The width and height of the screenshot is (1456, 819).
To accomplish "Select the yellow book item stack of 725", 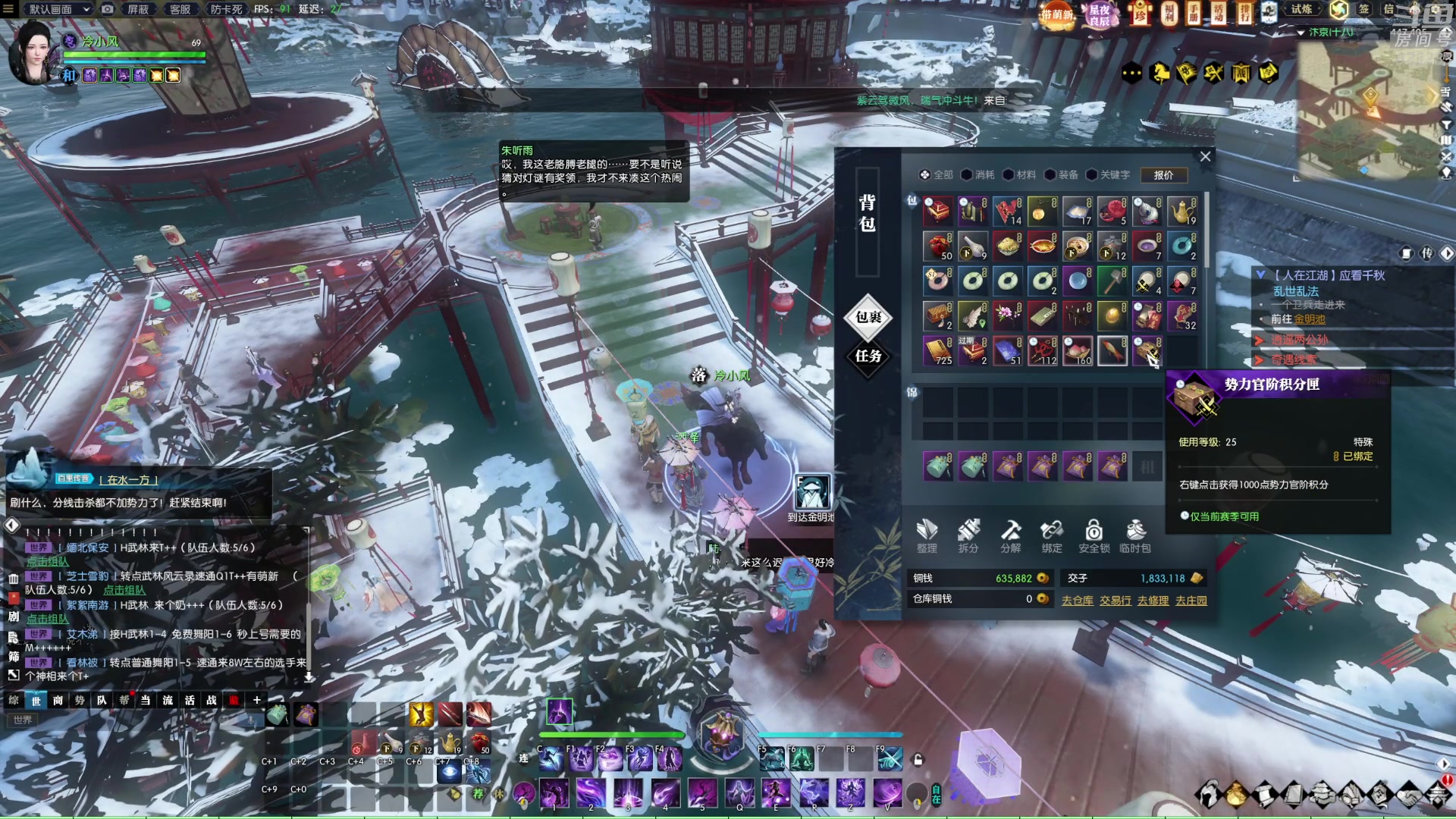I will click(x=938, y=351).
